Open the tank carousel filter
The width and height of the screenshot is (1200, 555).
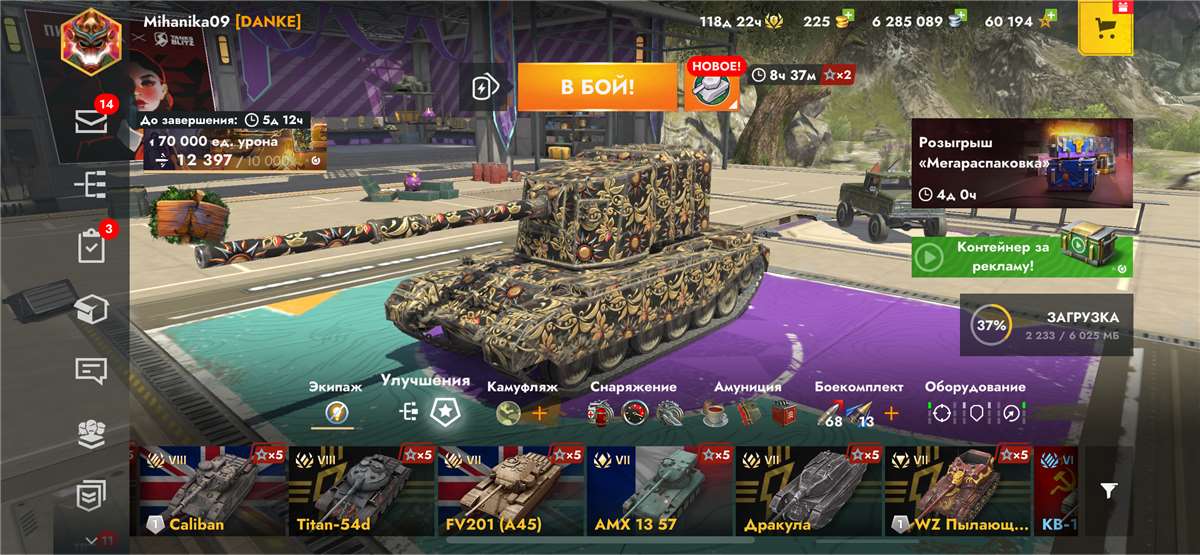(x=1109, y=490)
